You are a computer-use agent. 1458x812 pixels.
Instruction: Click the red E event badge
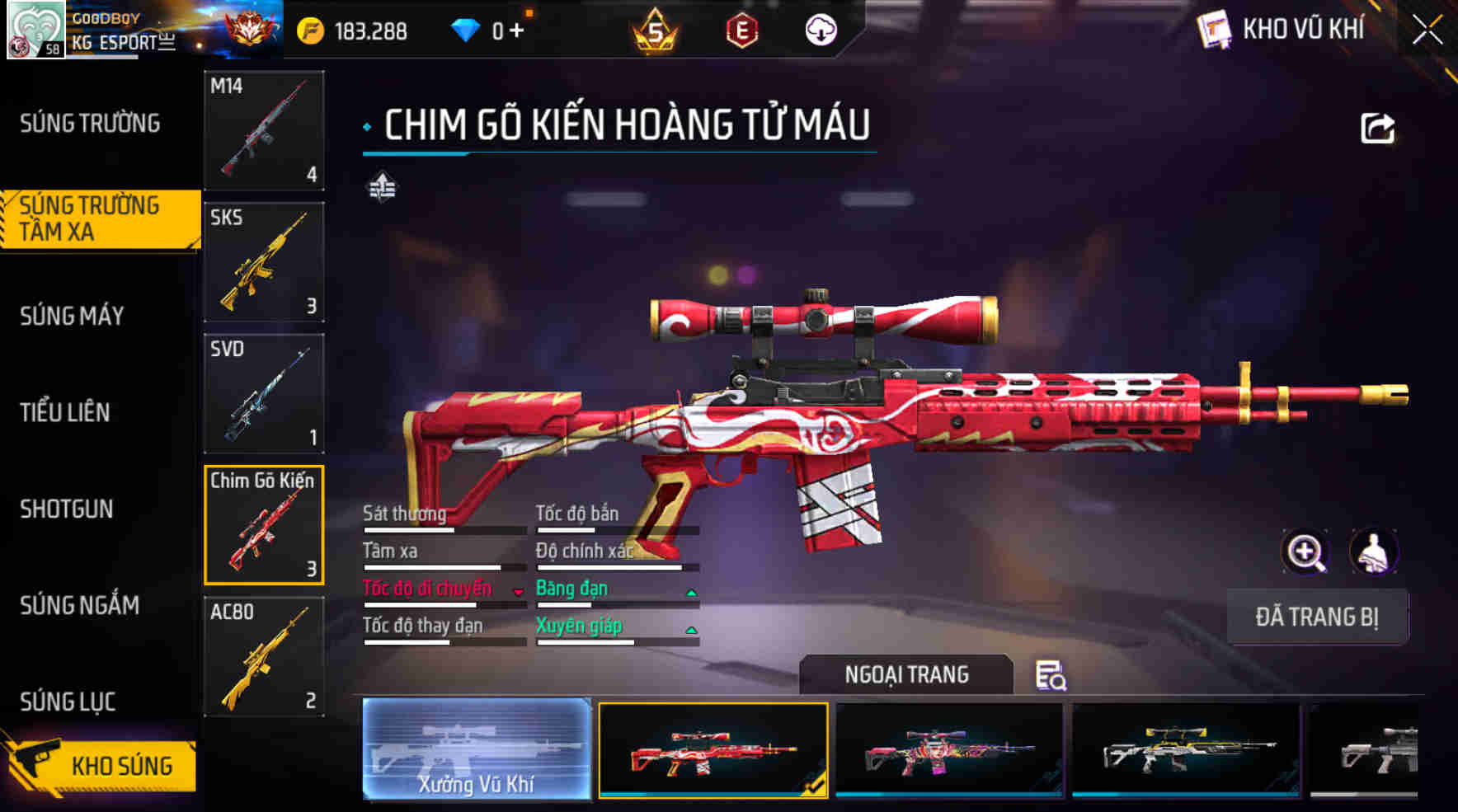(741, 31)
